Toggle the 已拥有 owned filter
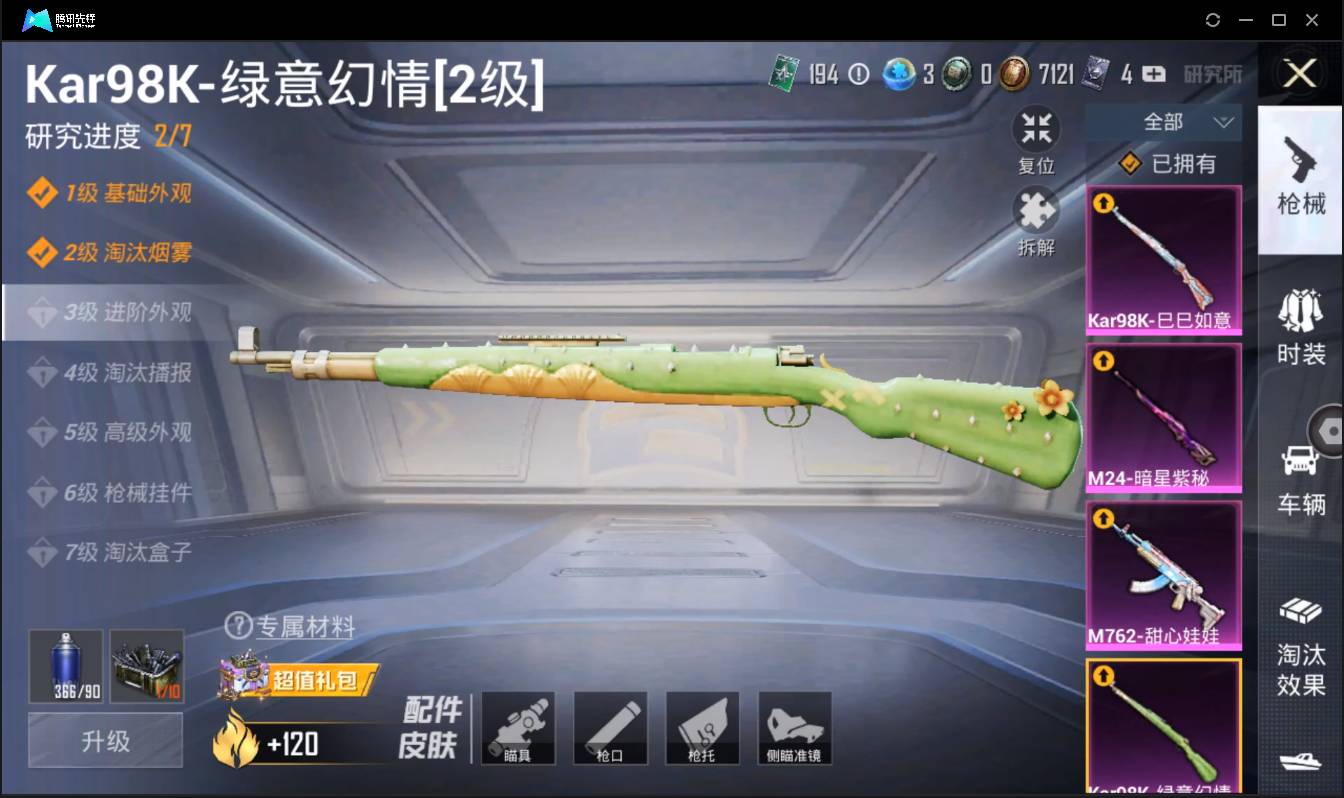The height and width of the screenshot is (798, 1344). [x=1164, y=164]
